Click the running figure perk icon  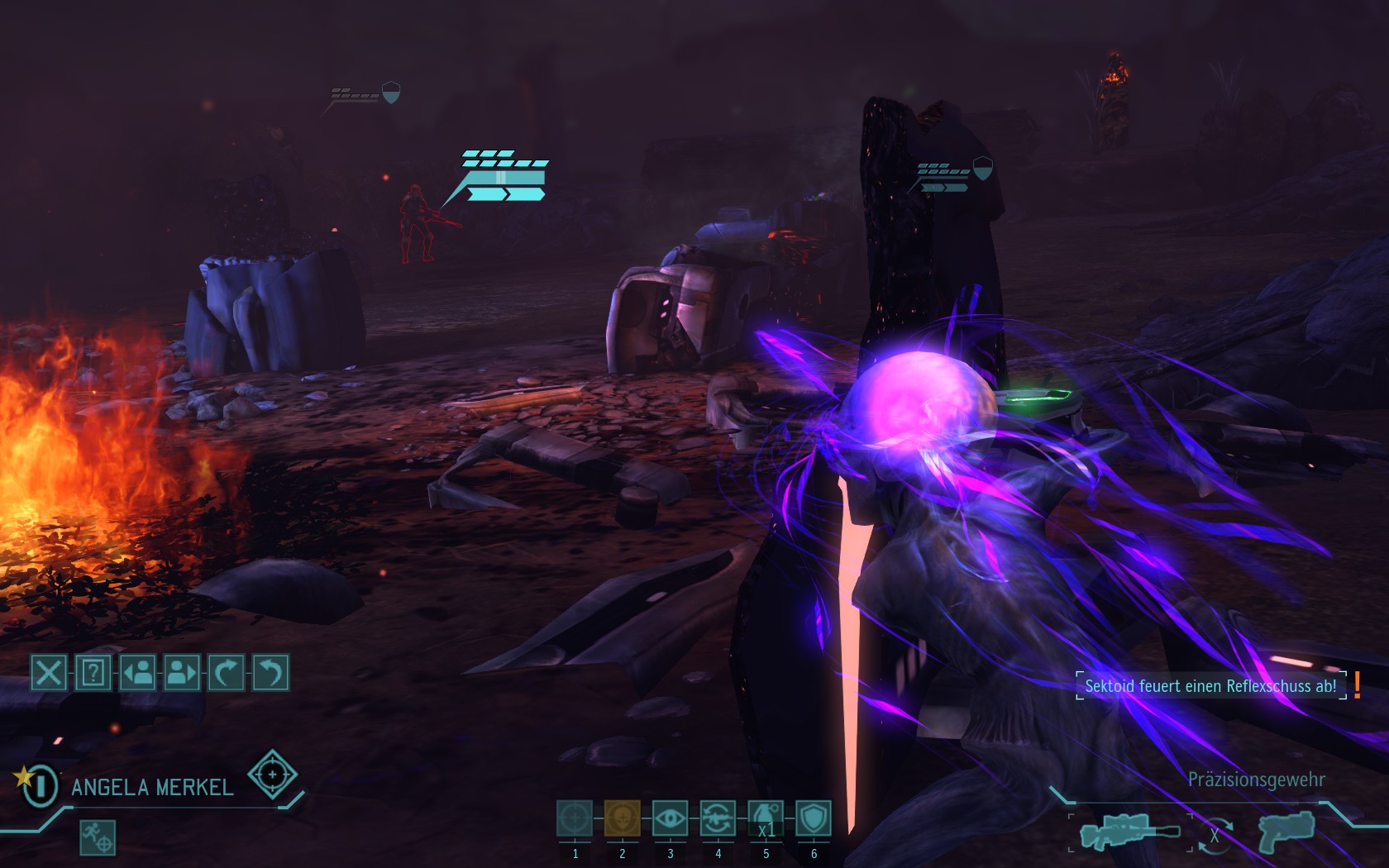pos(98,837)
